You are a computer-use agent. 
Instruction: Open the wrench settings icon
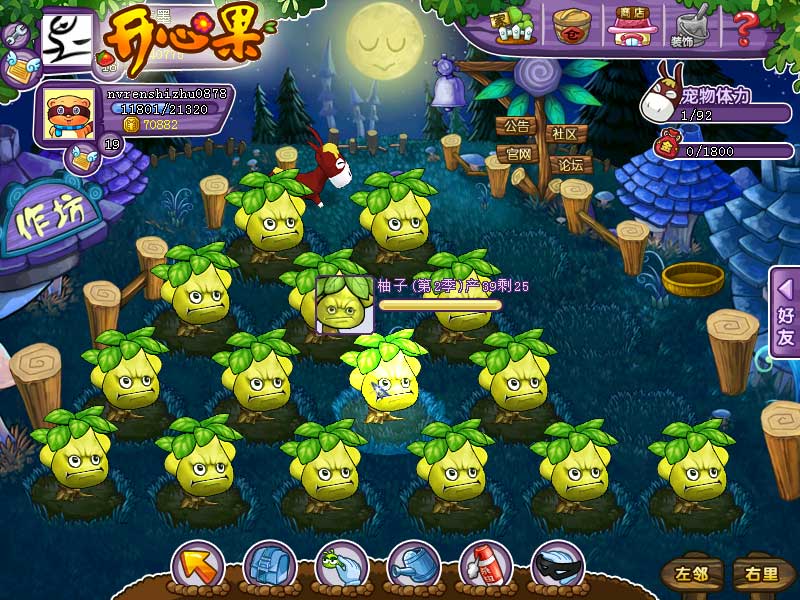pyautogui.click(x=16, y=37)
